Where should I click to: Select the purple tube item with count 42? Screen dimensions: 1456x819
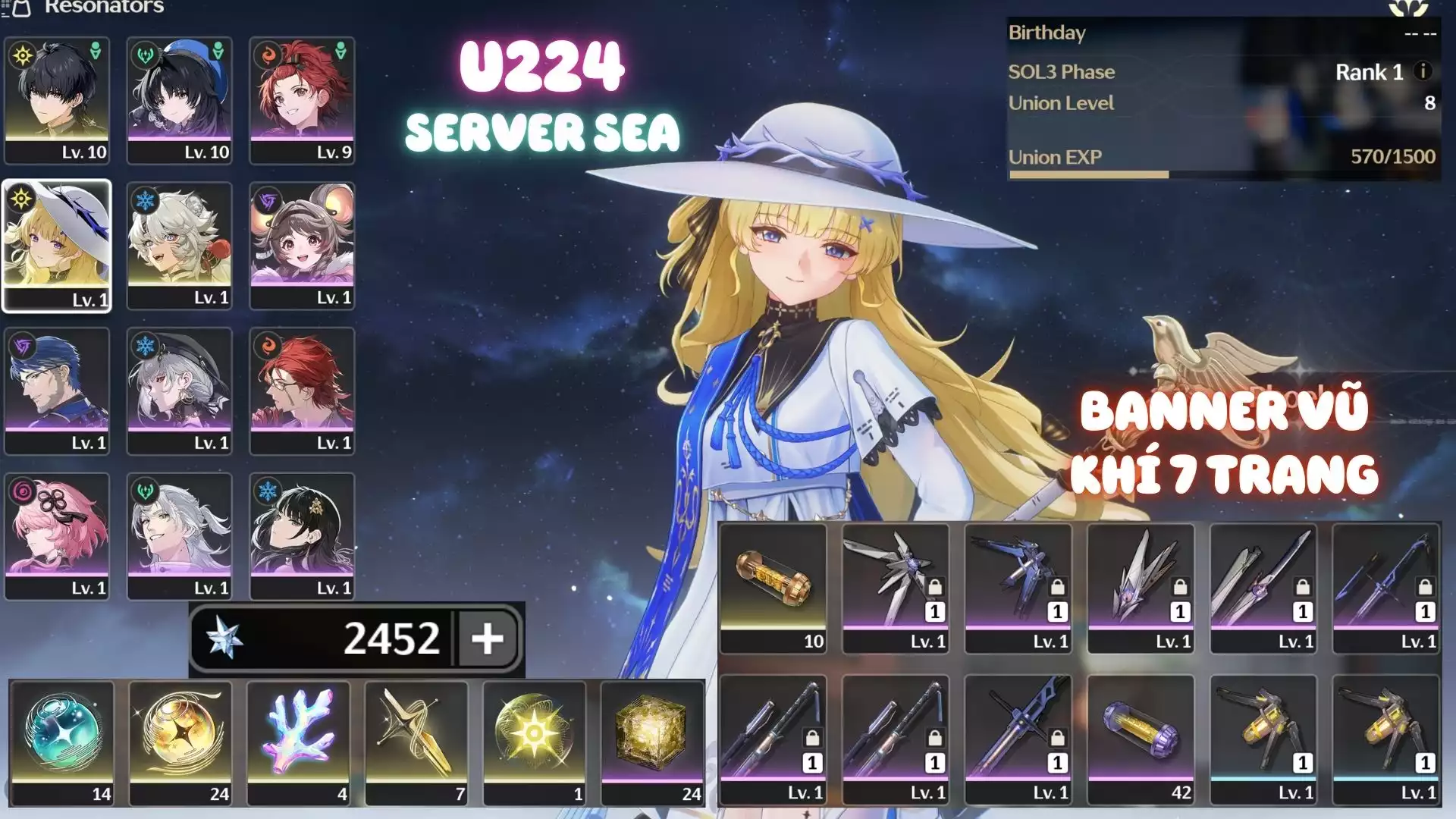1141,739
